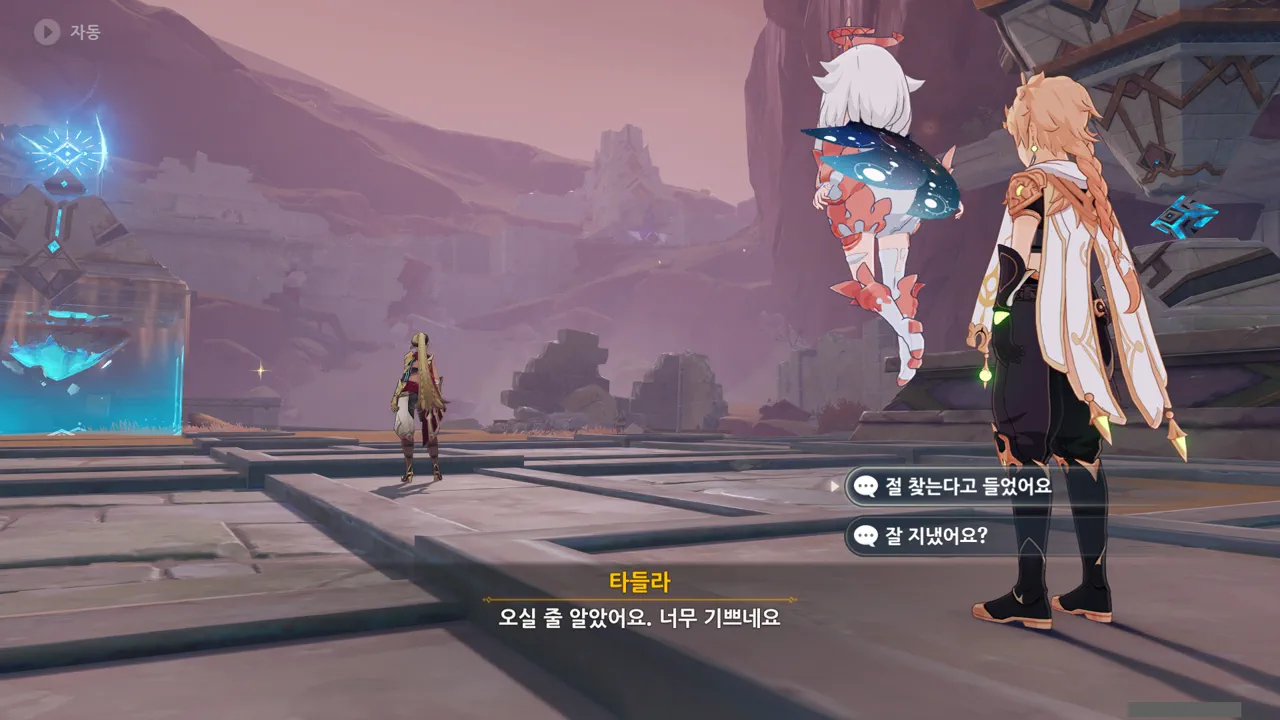Click the arrow indicator beside the first dialogue choice
The height and width of the screenshot is (720, 1280).
pos(833,484)
